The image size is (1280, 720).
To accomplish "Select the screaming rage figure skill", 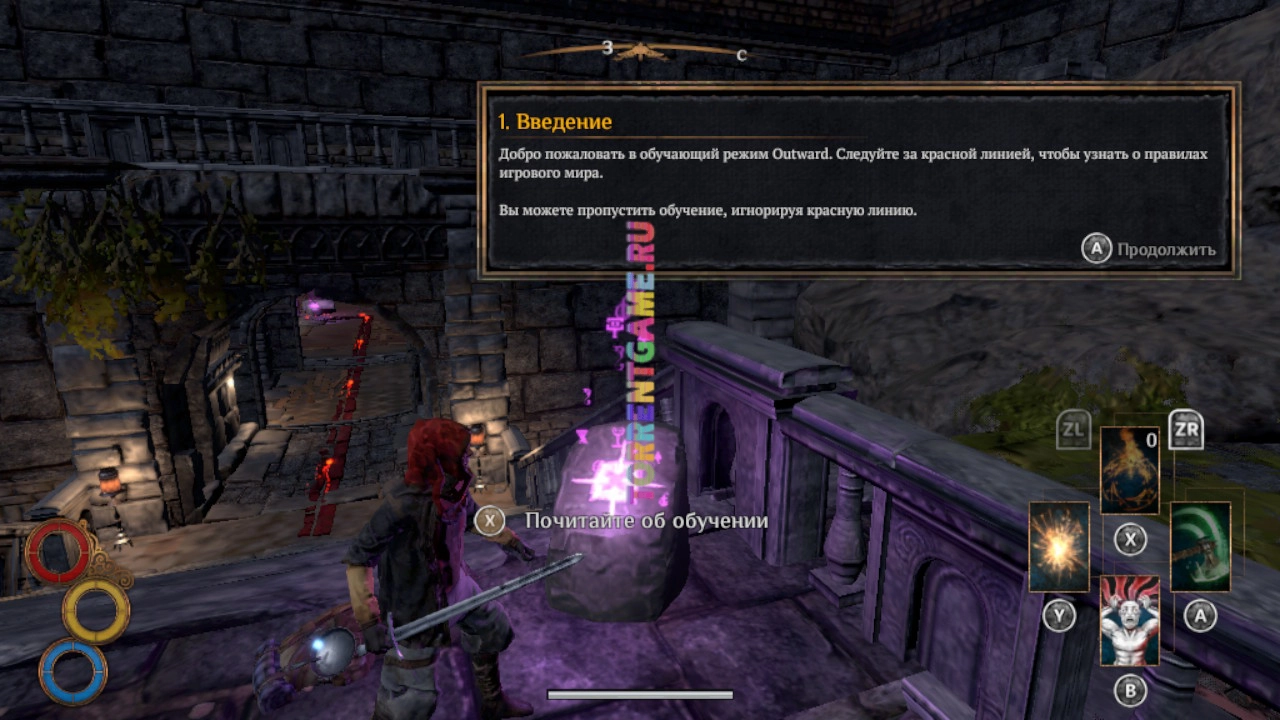I will click(x=1130, y=619).
